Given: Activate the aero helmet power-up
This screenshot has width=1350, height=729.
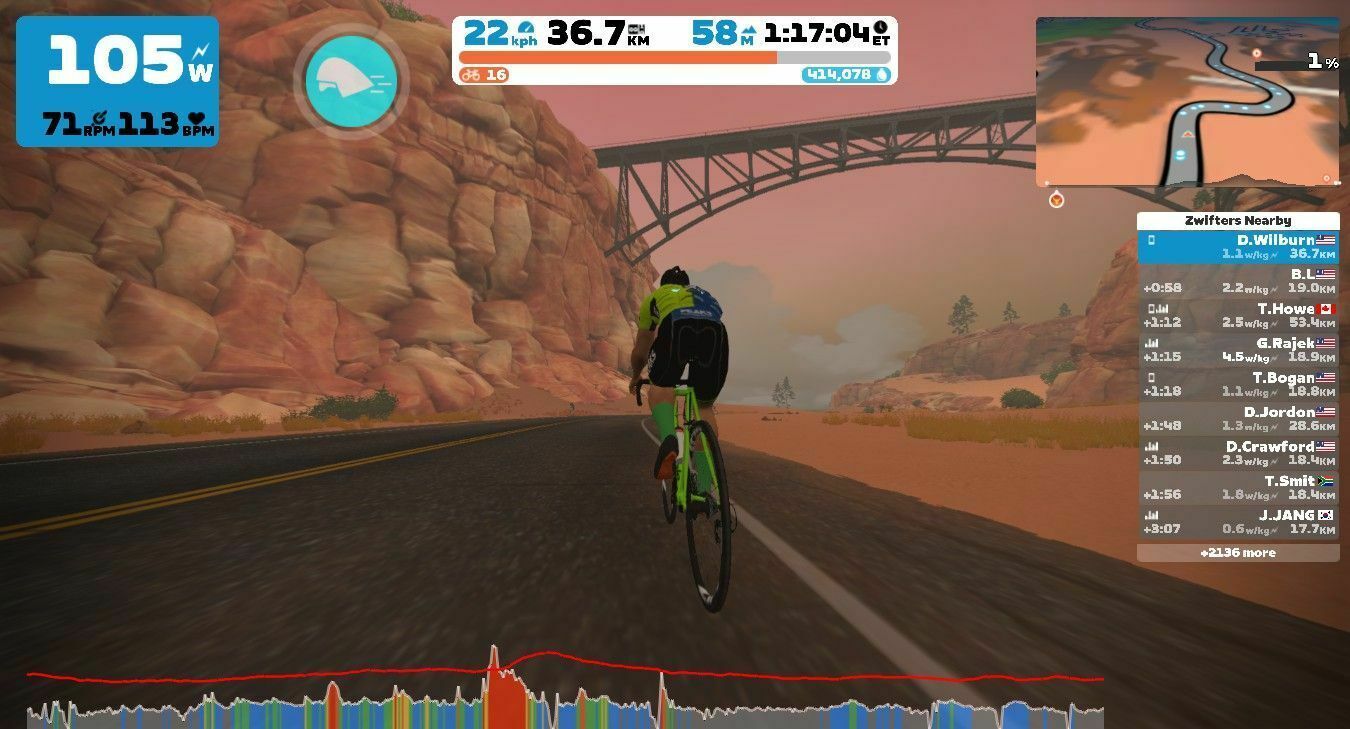Looking at the screenshot, I should (x=350, y=81).
